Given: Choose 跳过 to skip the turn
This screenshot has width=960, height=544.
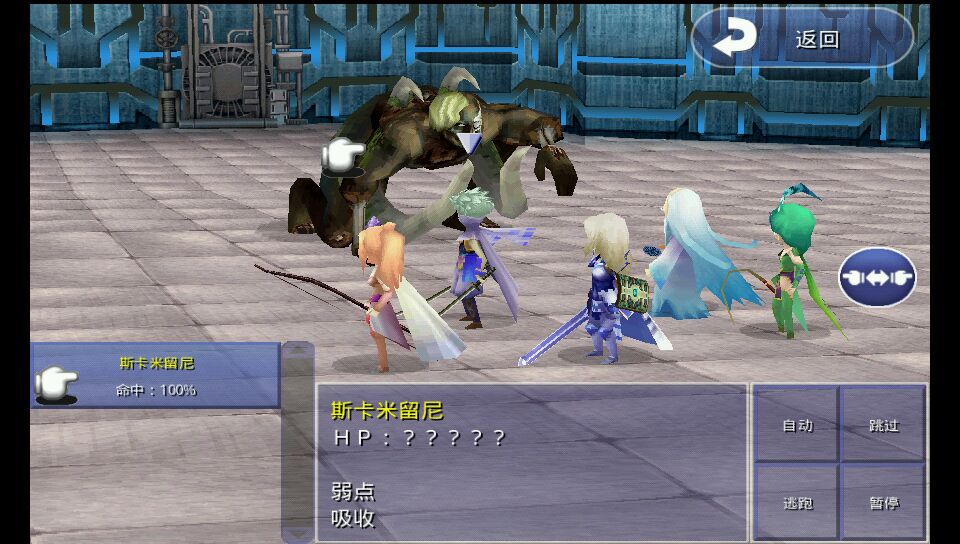Looking at the screenshot, I should pyautogui.click(x=884, y=425).
